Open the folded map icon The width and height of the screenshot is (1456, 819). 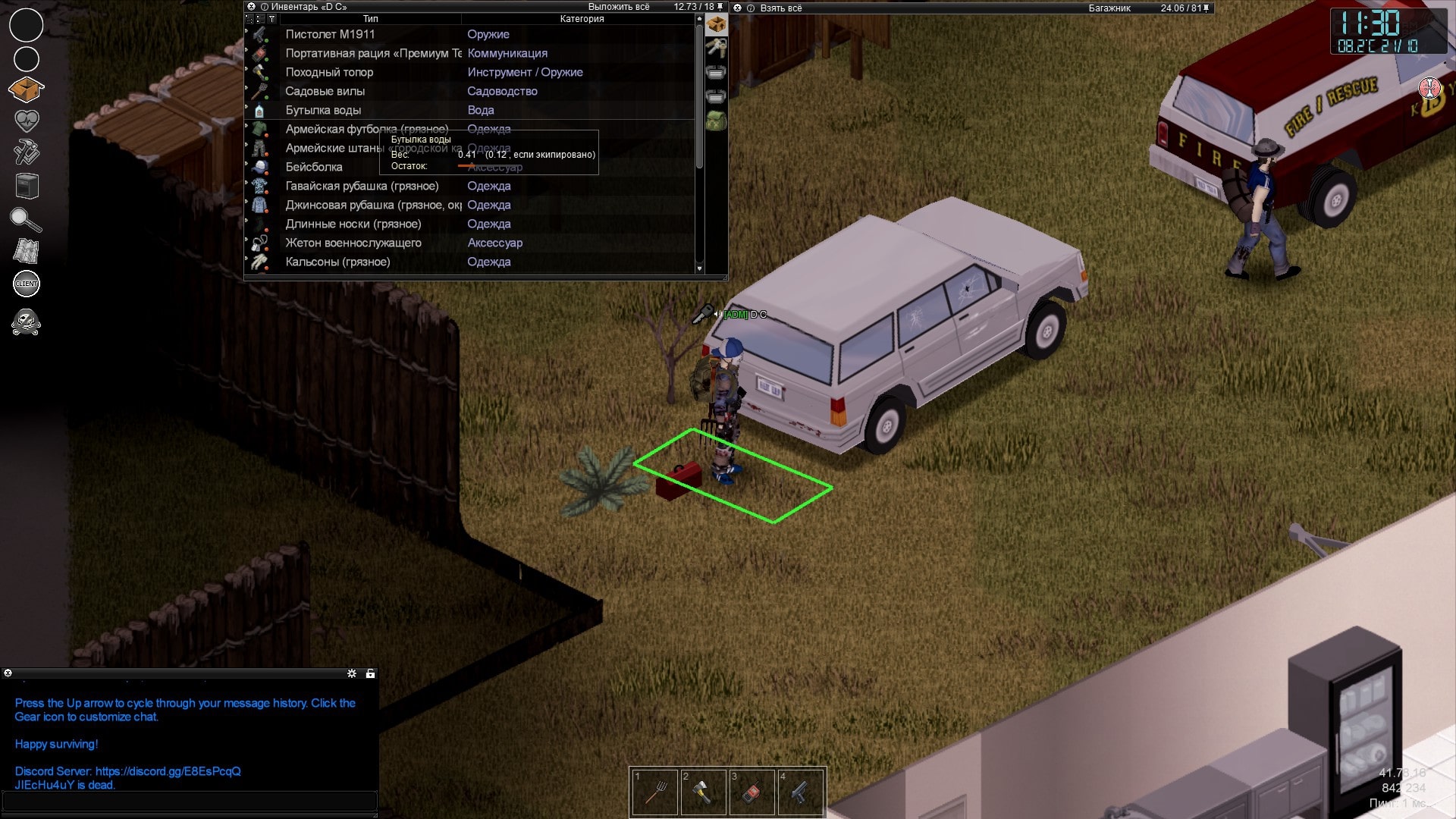tap(27, 251)
